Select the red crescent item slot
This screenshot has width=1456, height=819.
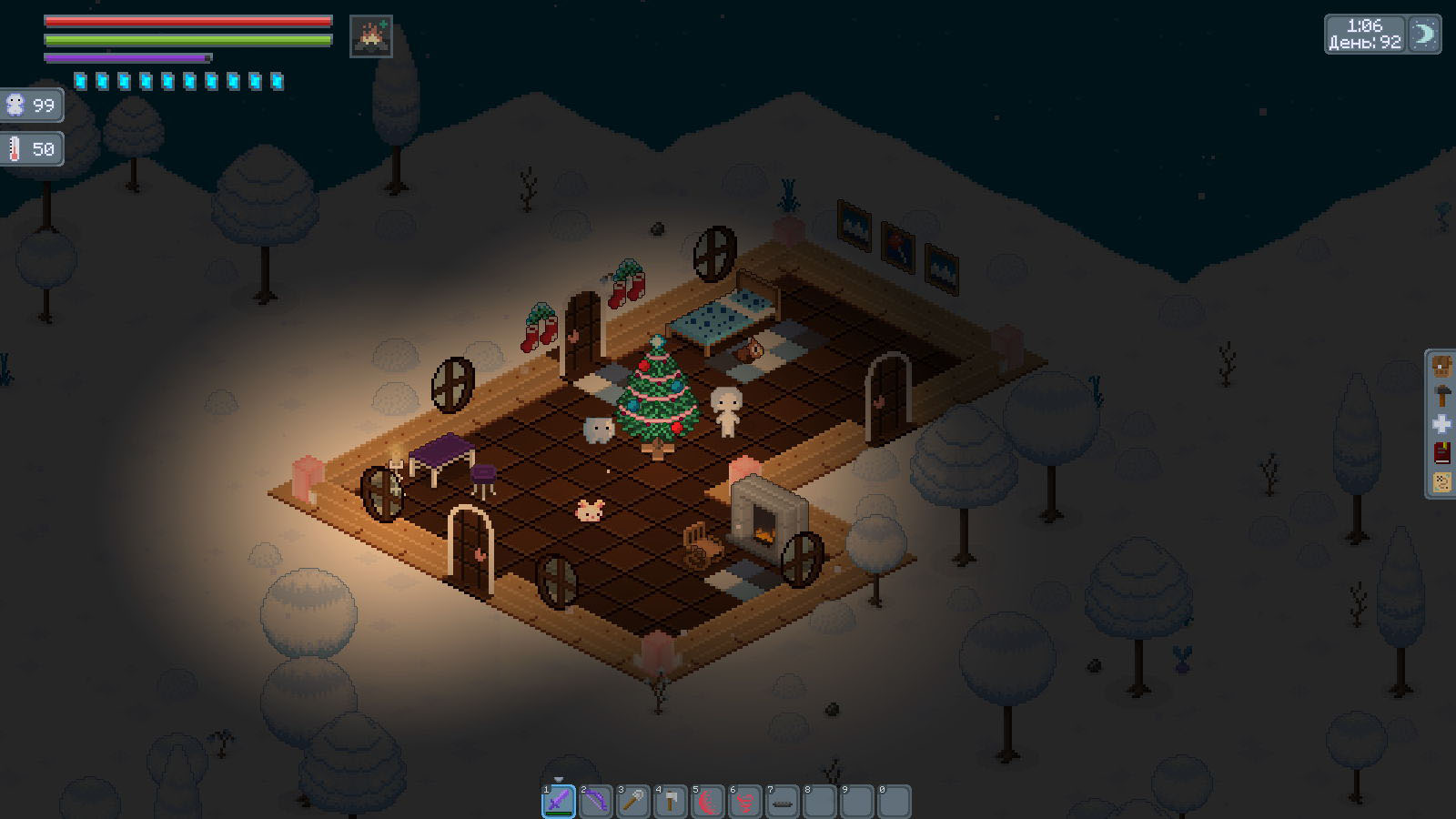(x=708, y=802)
